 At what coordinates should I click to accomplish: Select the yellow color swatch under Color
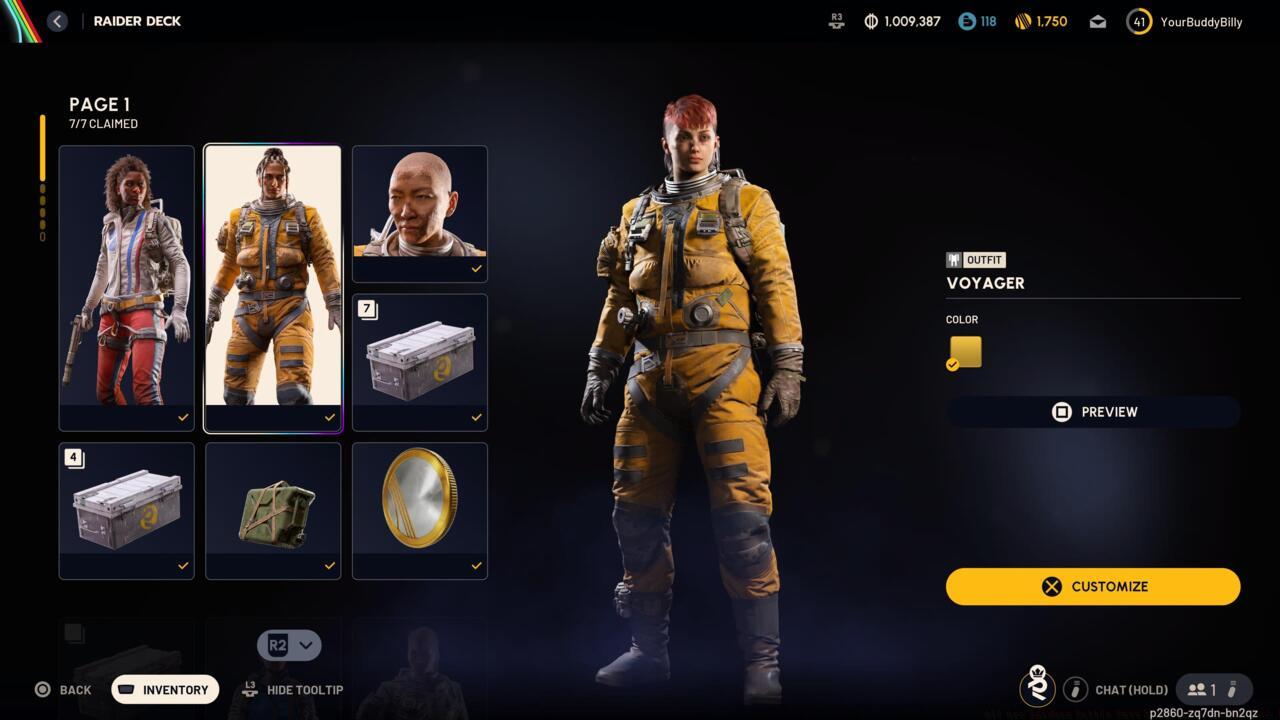click(x=963, y=351)
